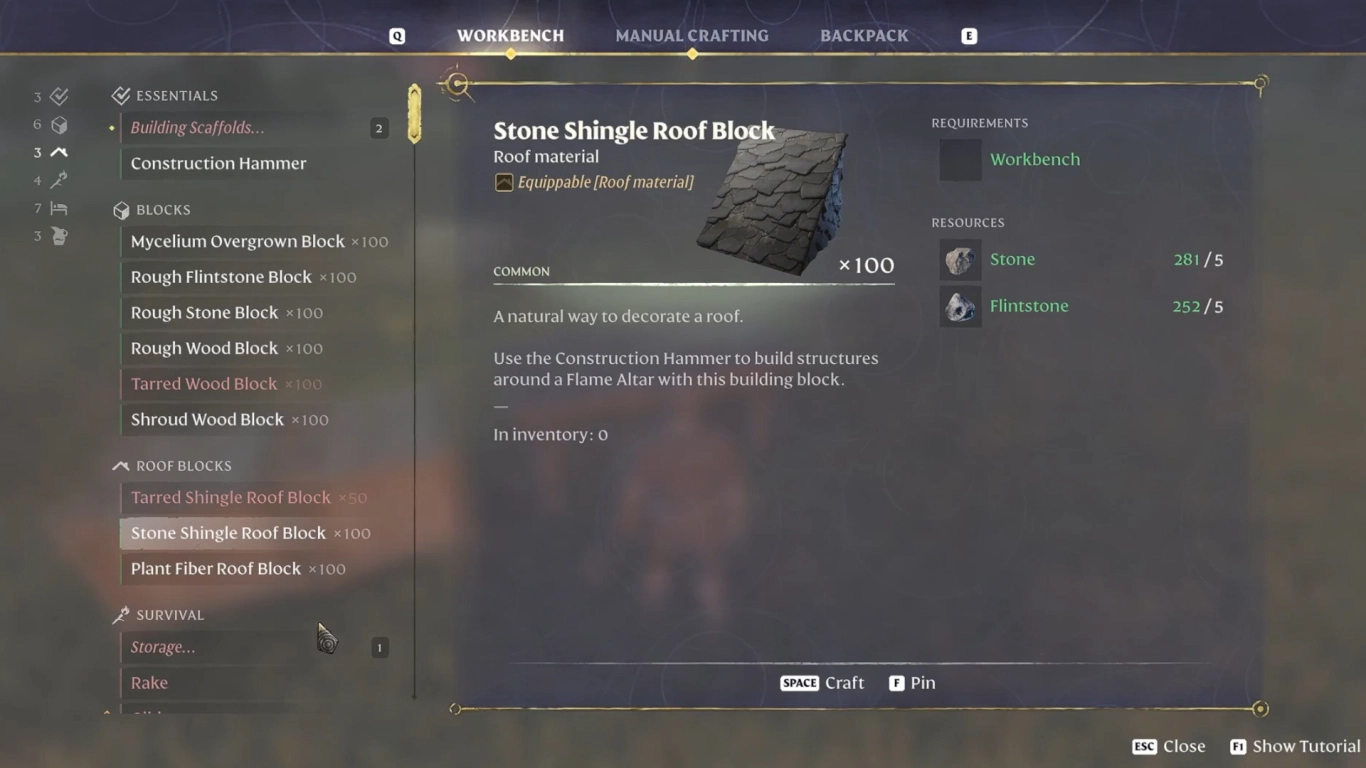The height and width of the screenshot is (768, 1366).
Task: Select the Roof category icon in sidebar
Action: (57, 152)
